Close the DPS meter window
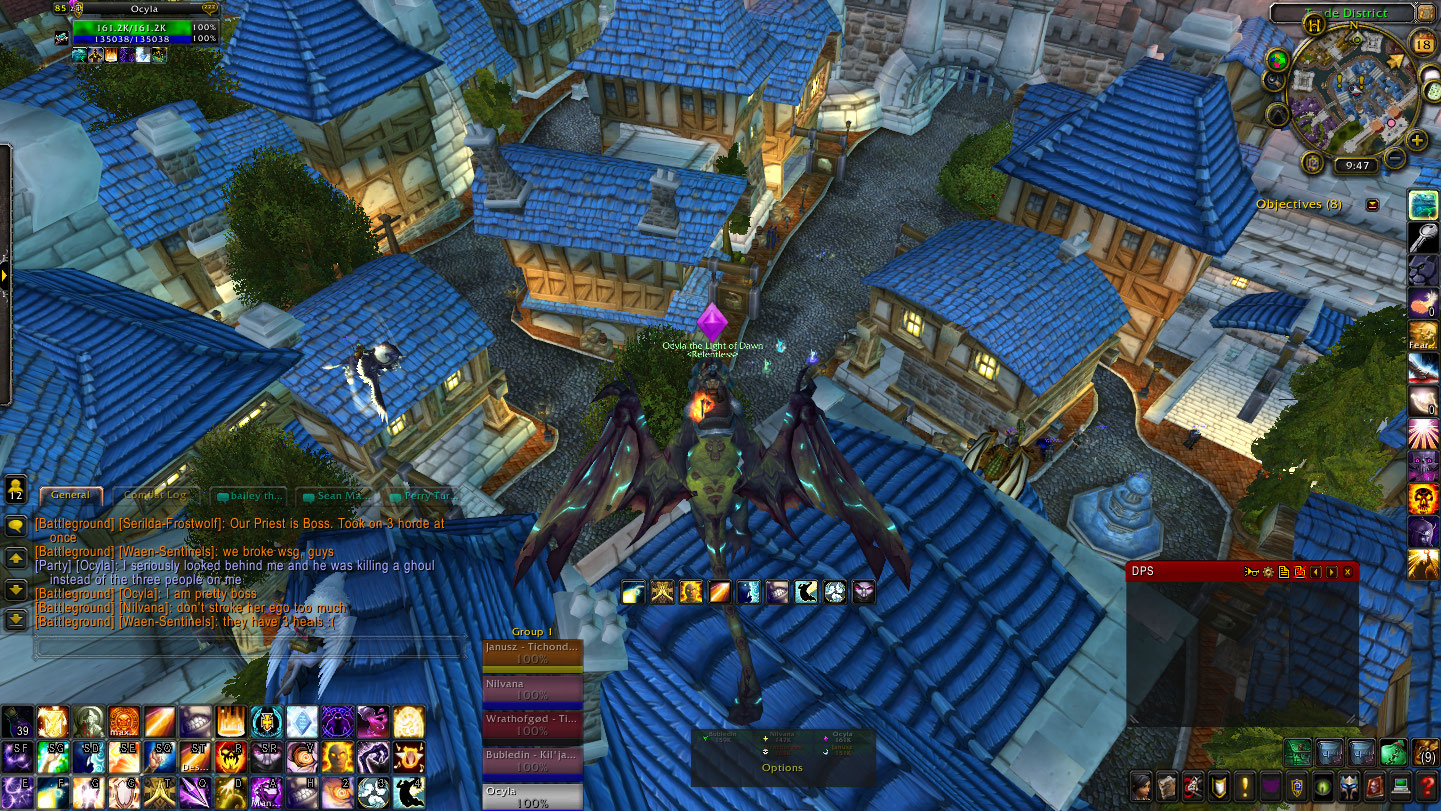This screenshot has height=811, width=1441. (x=1347, y=572)
